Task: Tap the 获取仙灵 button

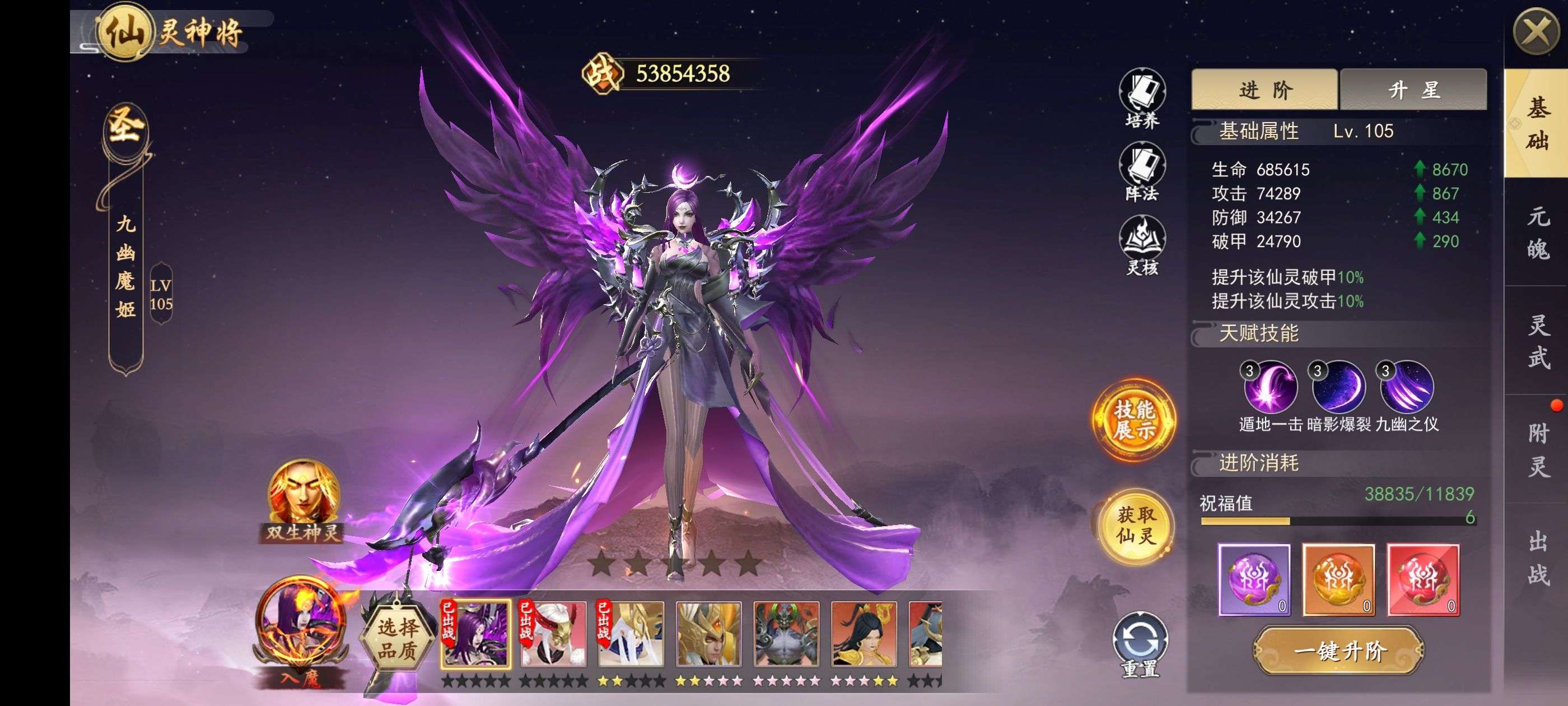Action: [x=1136, y=525]
